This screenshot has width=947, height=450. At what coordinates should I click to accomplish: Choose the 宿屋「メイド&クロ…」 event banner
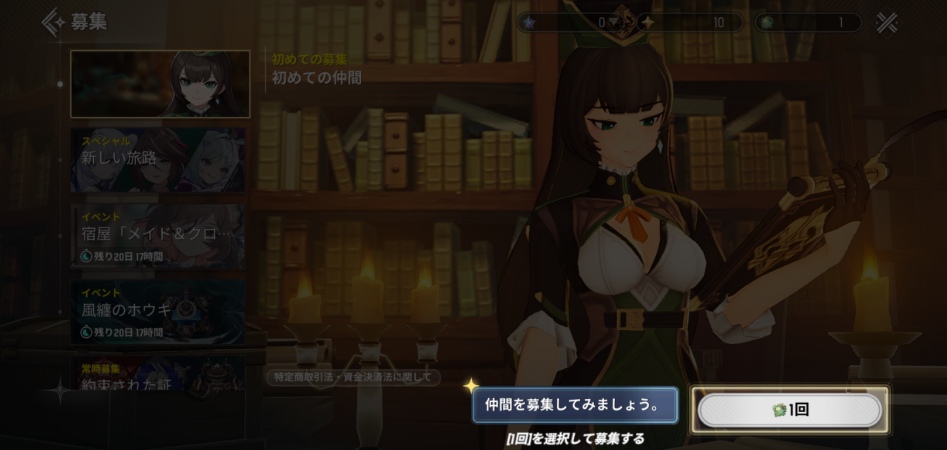pos(158,236)
